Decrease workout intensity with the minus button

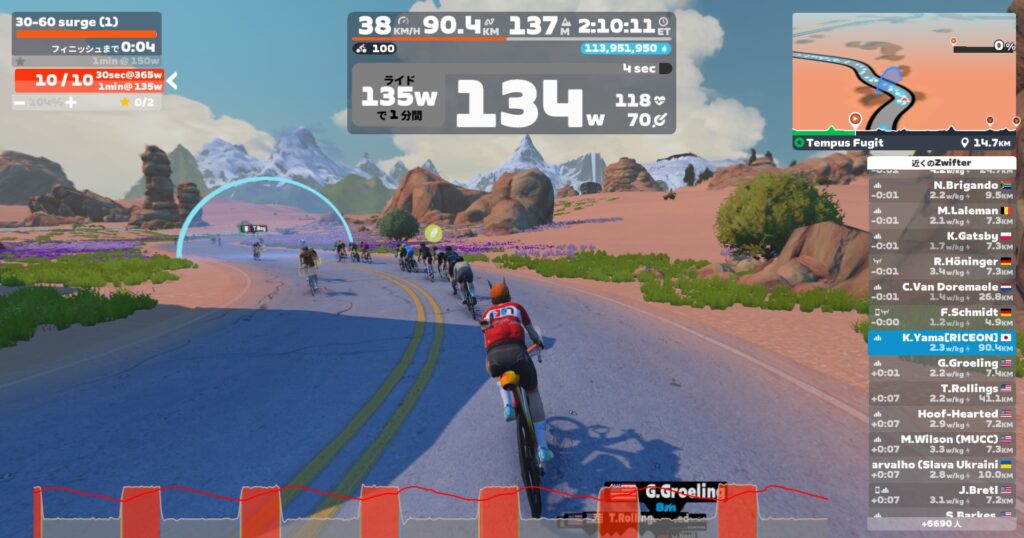coord(20,102)
